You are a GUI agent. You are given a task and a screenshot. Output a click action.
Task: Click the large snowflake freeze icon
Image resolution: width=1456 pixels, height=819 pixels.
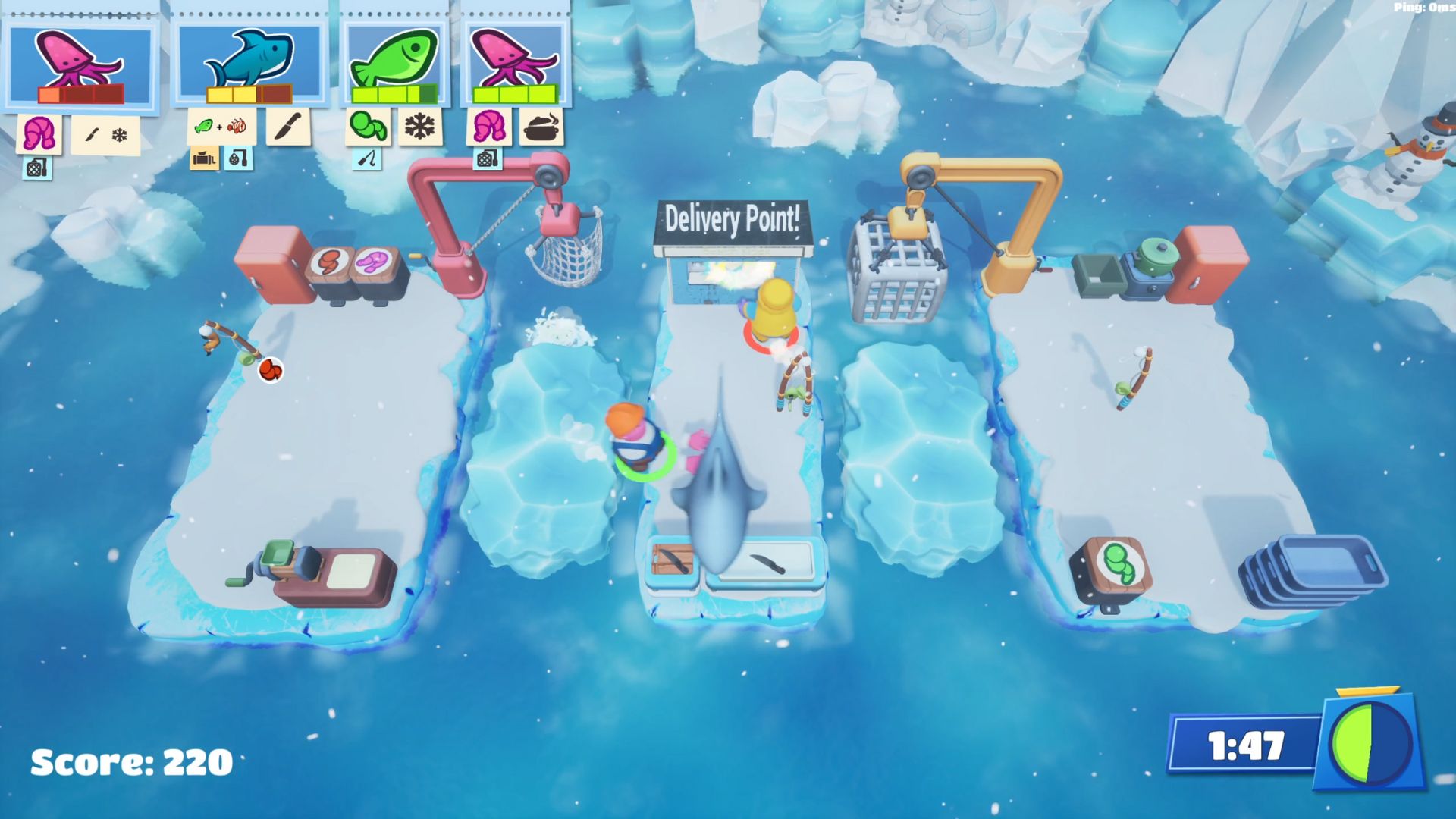coord(419,127)
